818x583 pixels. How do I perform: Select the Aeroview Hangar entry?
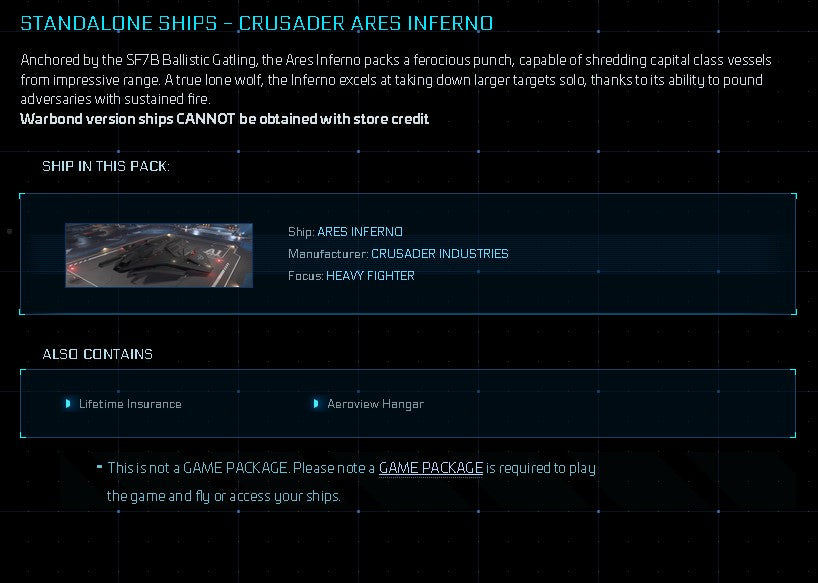click(375, 404)
